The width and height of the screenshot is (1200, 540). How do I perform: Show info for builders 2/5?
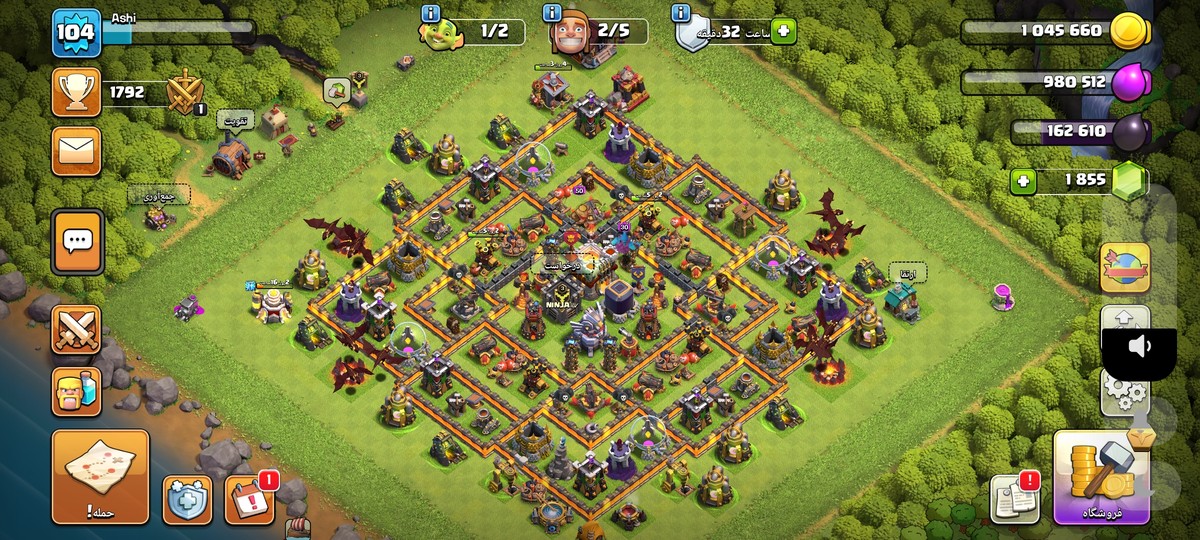point(552,13)
